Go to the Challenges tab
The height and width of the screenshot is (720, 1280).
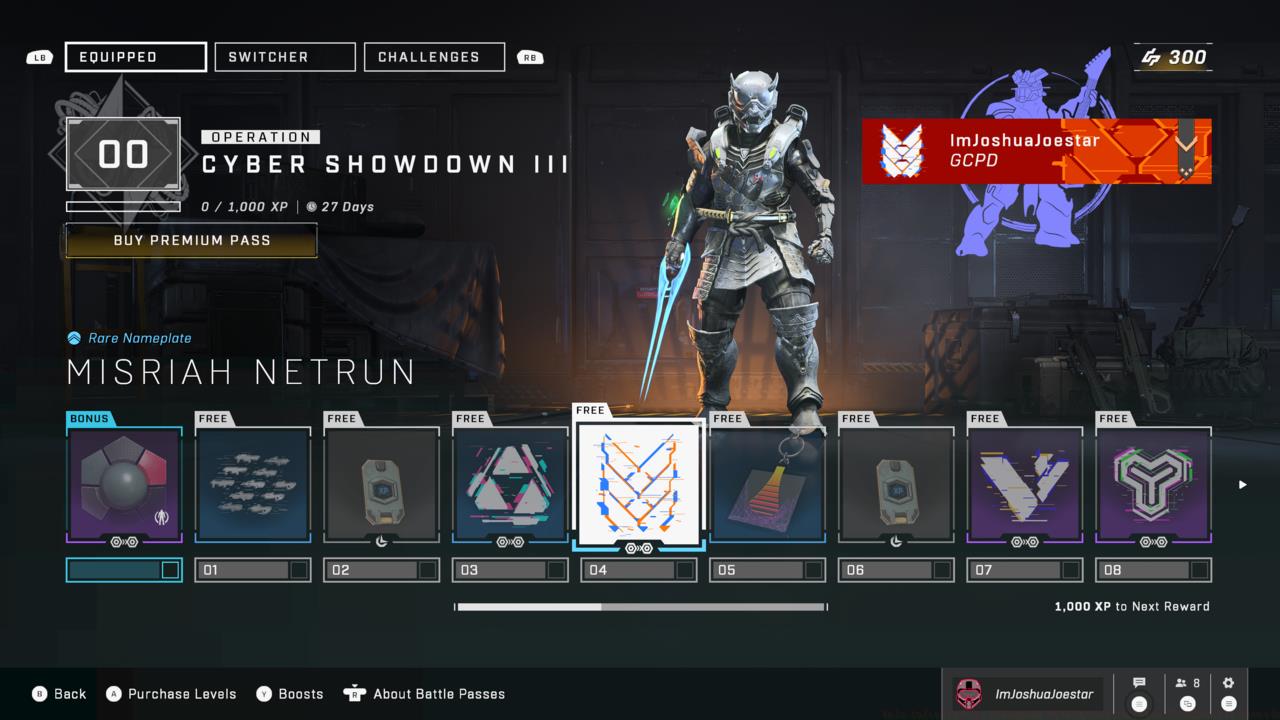click(x=434, y=57)
